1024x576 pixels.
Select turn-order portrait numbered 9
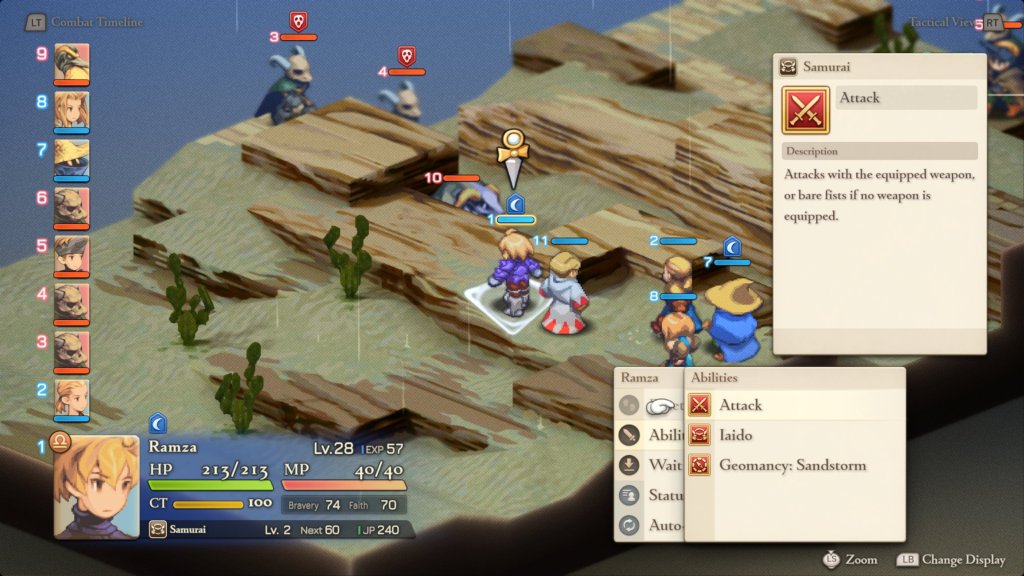coord(72,62)
